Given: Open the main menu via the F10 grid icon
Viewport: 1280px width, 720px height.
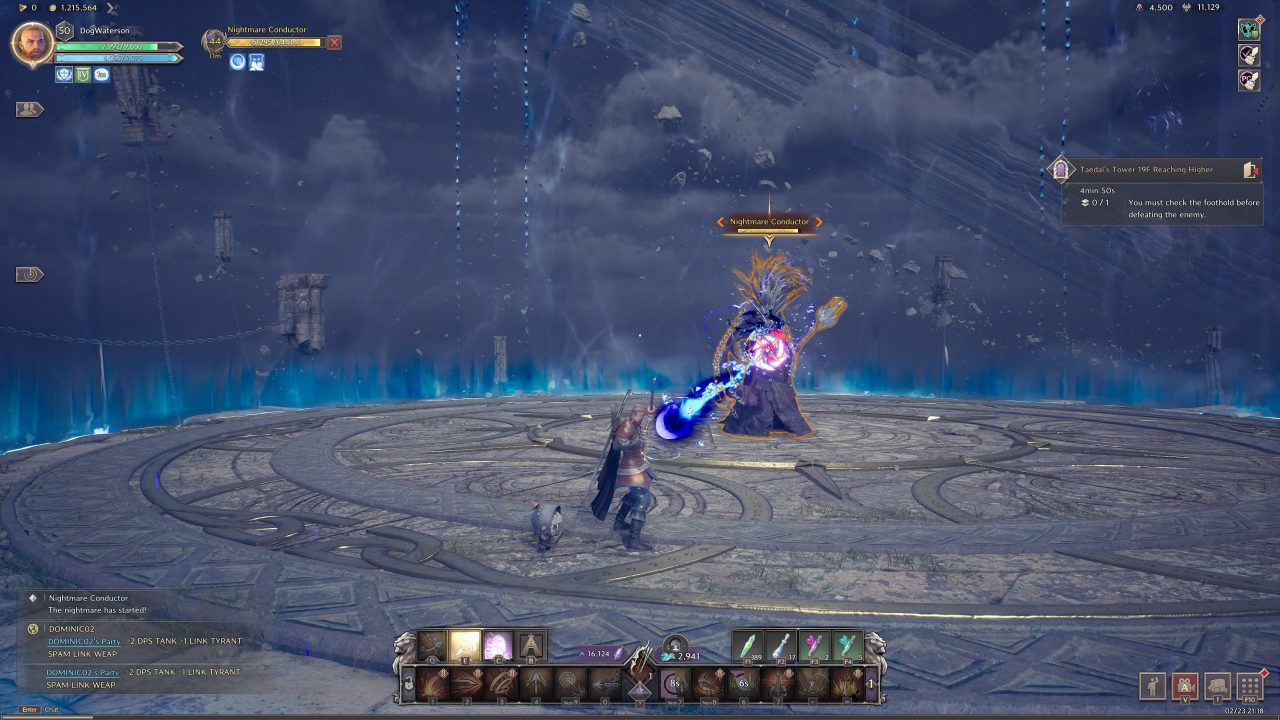Looking at the screenshot, I should tap(1250, 685).
